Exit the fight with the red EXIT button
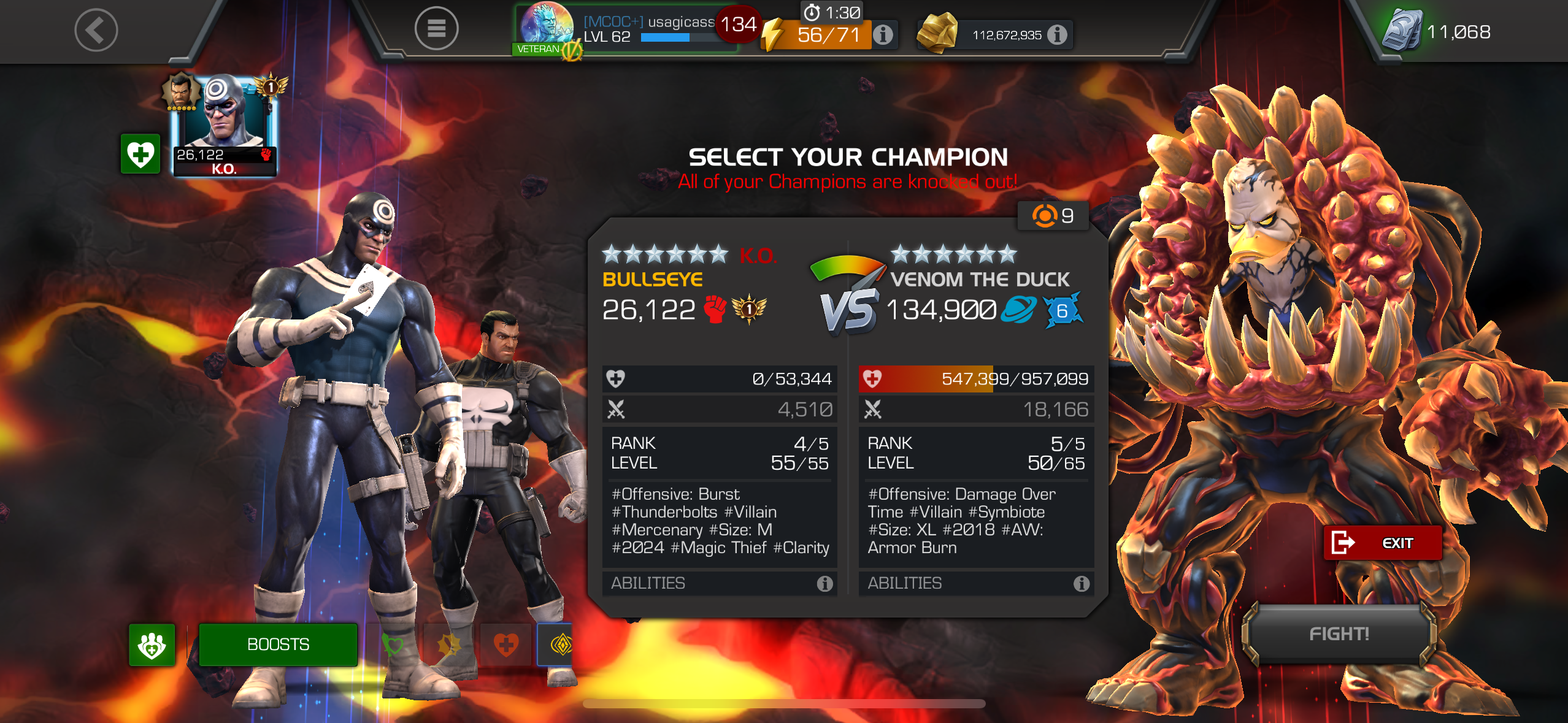Screen dimensions: 1568x723 coord(1382,543)
